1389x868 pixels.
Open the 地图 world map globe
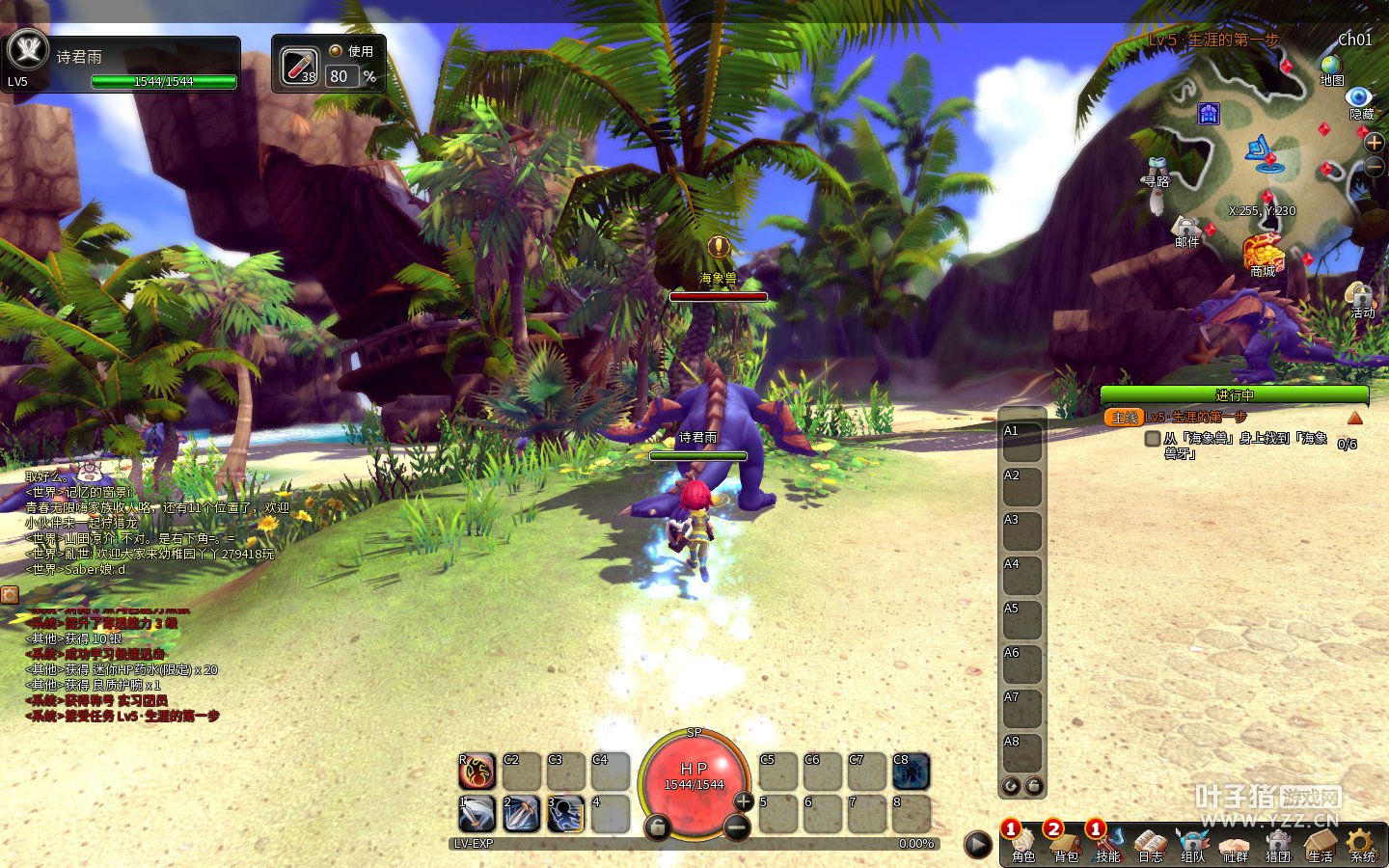click(x=1332, y=67)
